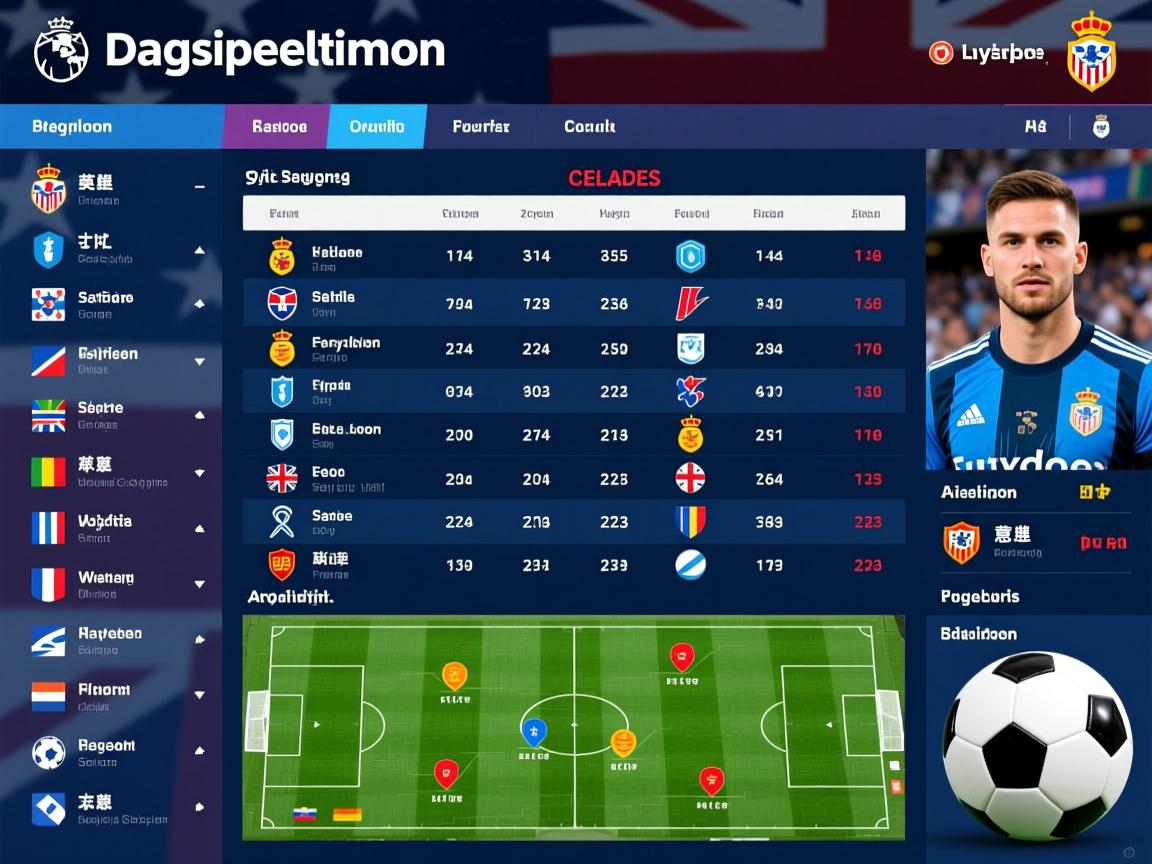Screen dimensions: 1152x864
Task: Pick the Voydtia sidebar entry
Action: [105, 528]
